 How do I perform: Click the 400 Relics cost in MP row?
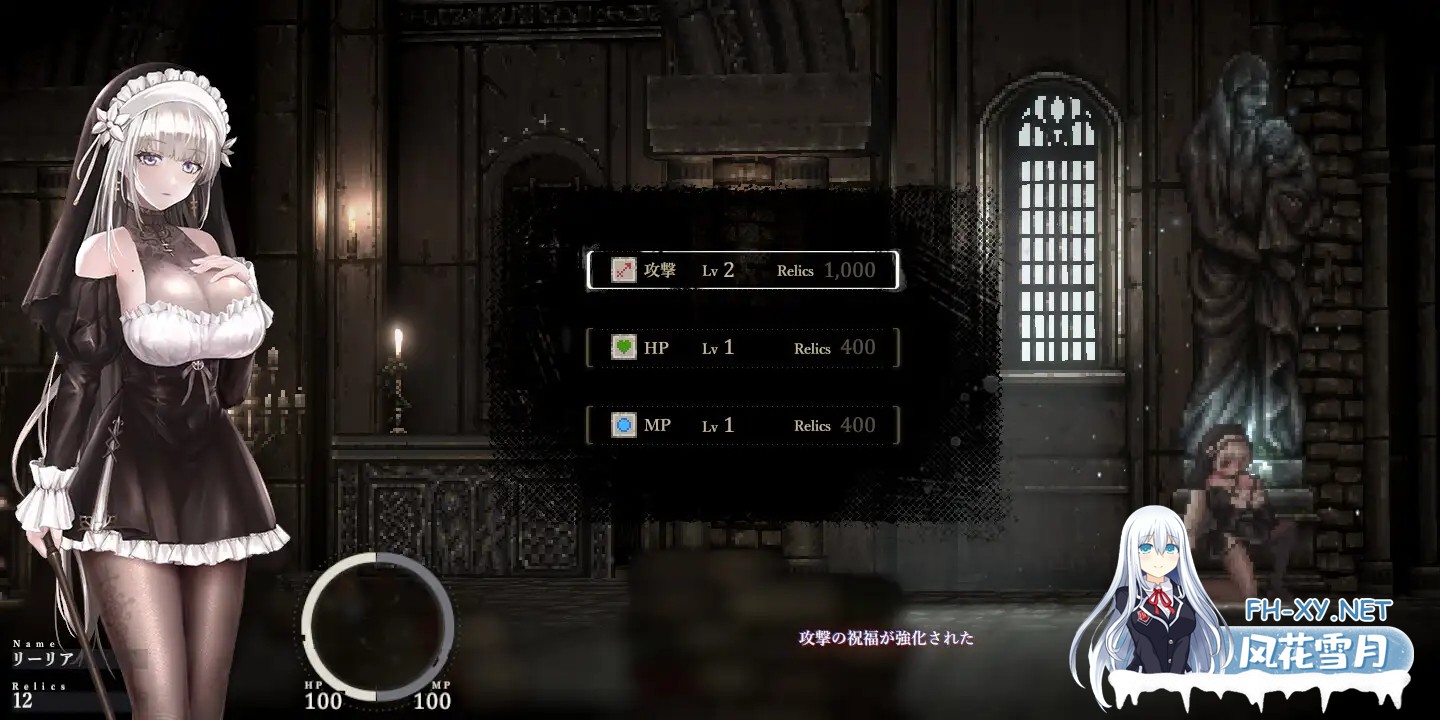(855, 425)
